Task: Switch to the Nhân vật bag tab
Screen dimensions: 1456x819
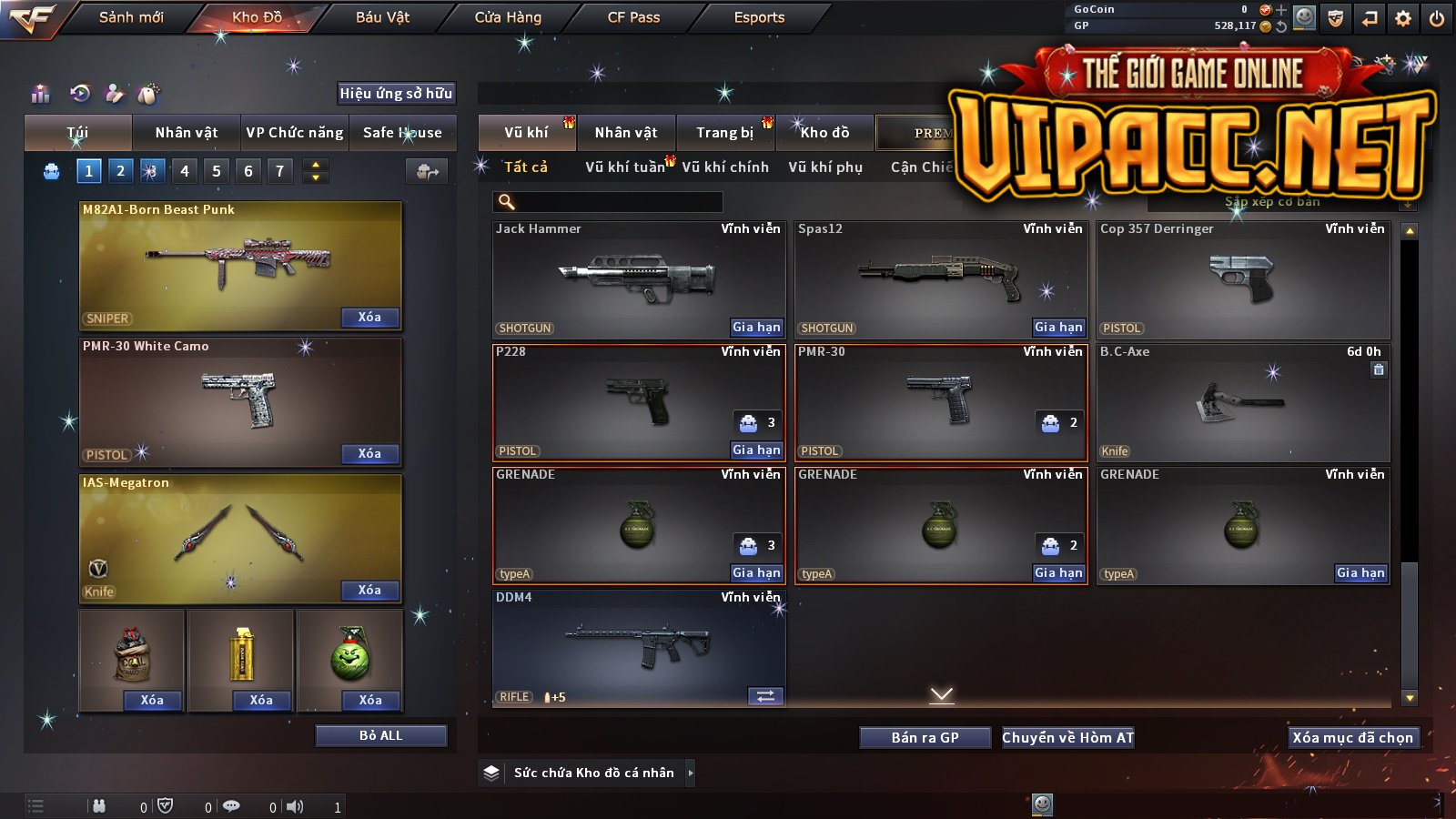Action: click(x=187, y=133)
